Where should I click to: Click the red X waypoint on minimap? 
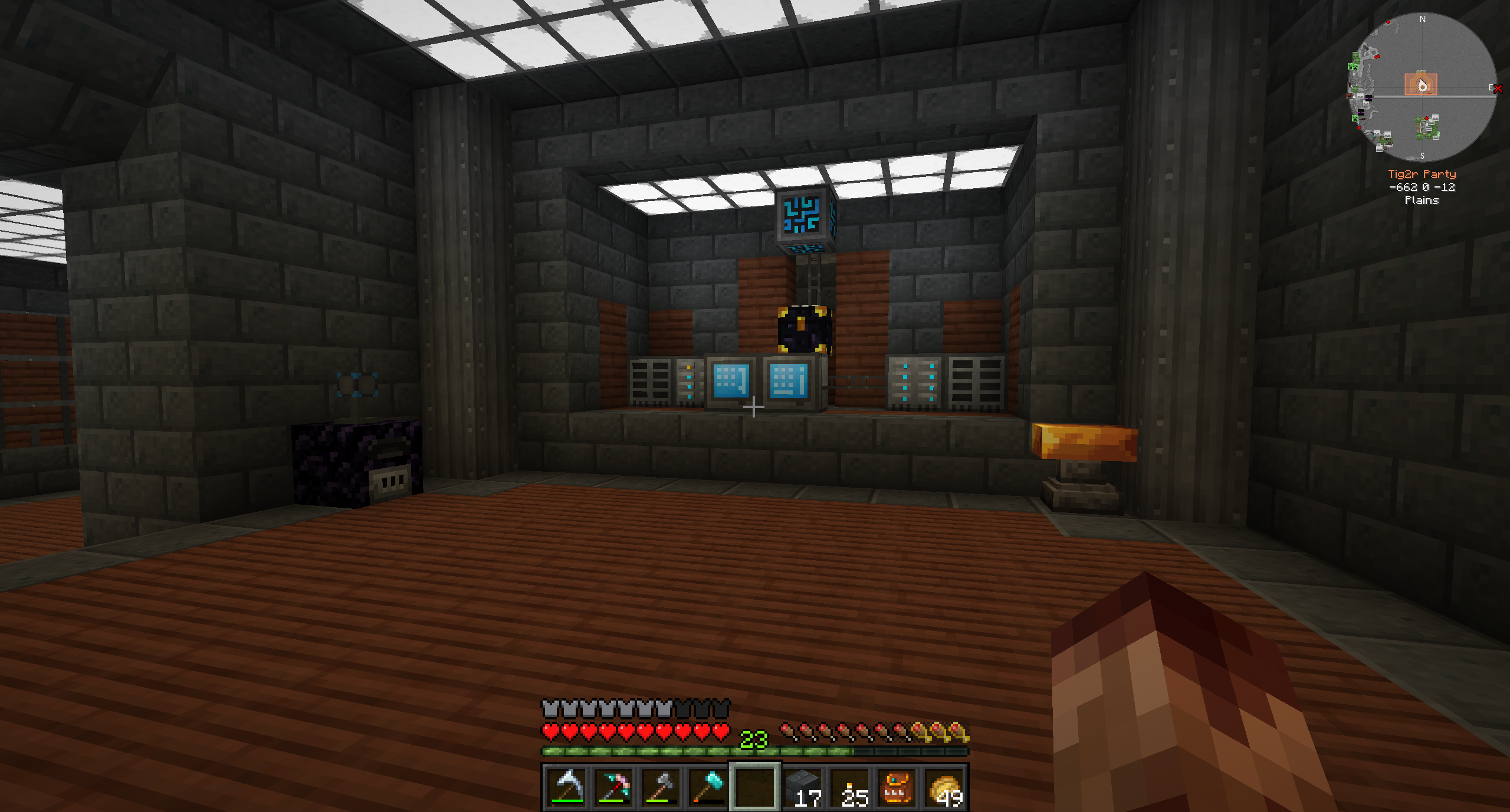[1497, 89]
